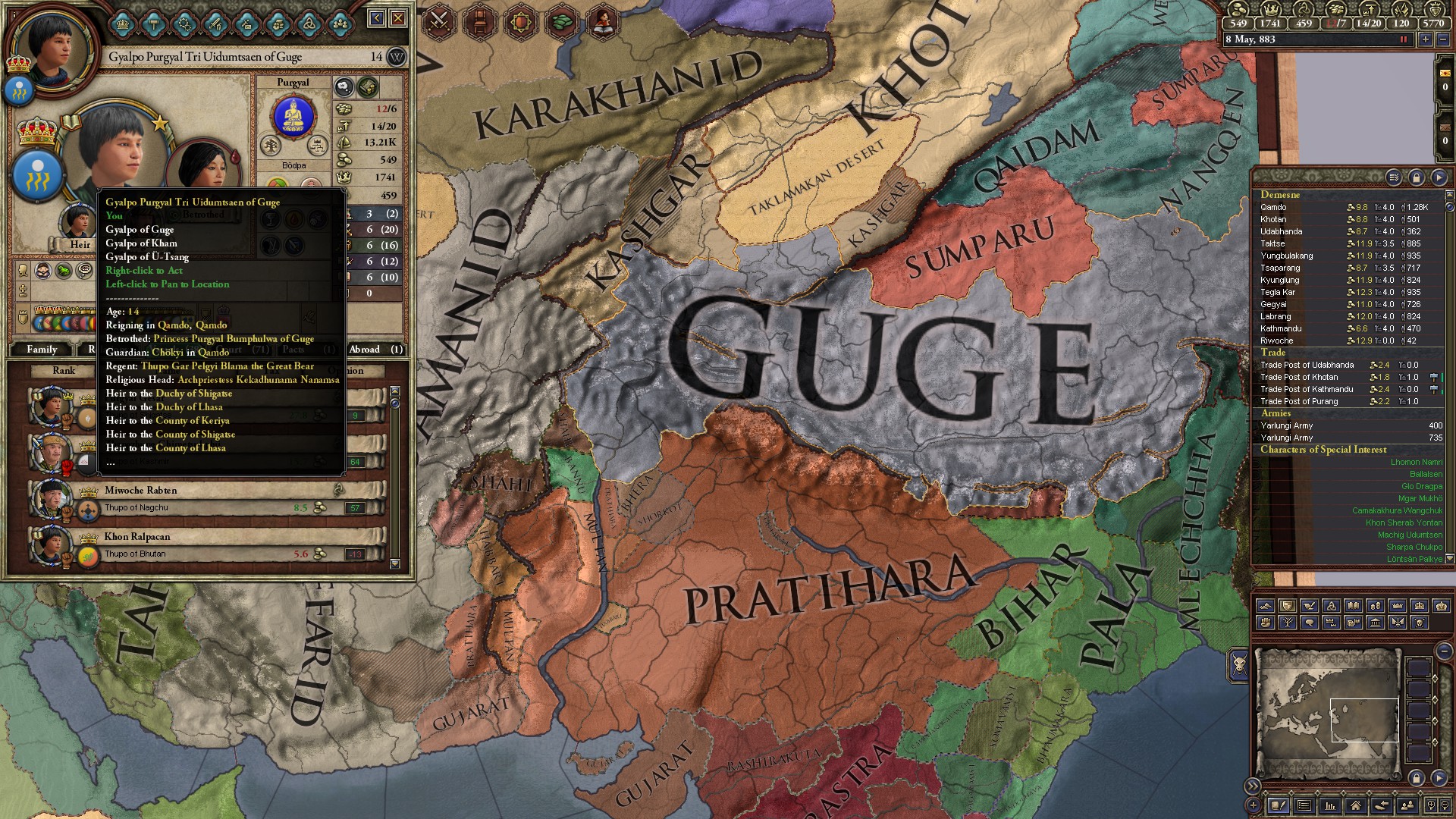Select the dynasty map mode tree icon
Screen dimensions: 1456x819
[x=1288, y=624]
